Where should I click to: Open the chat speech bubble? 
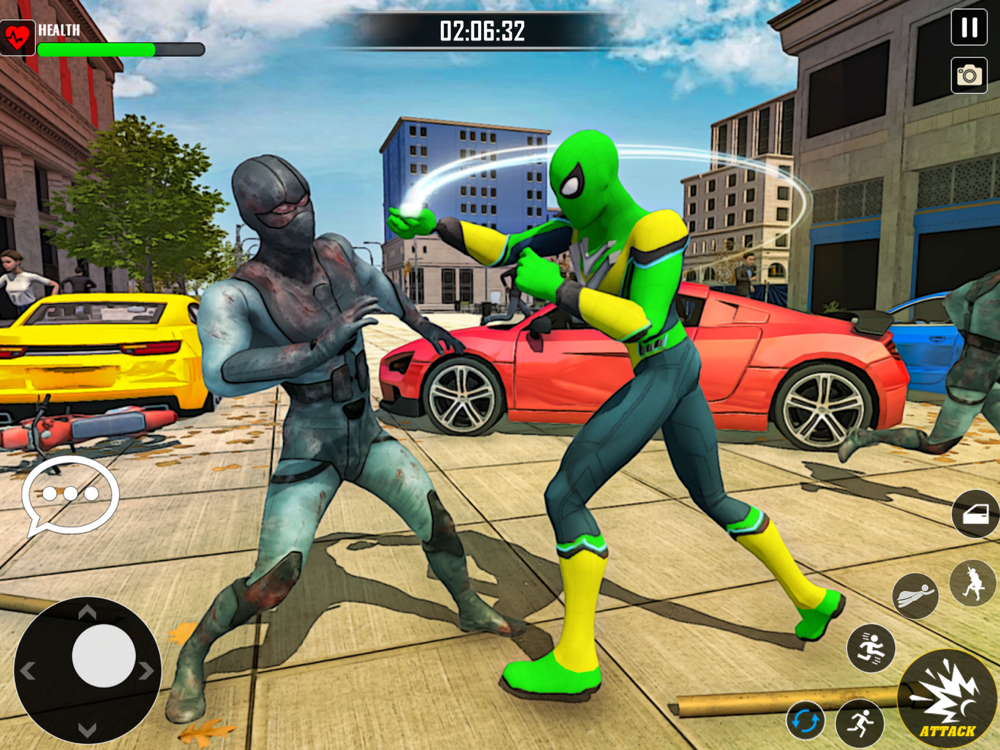coord(71,494)
